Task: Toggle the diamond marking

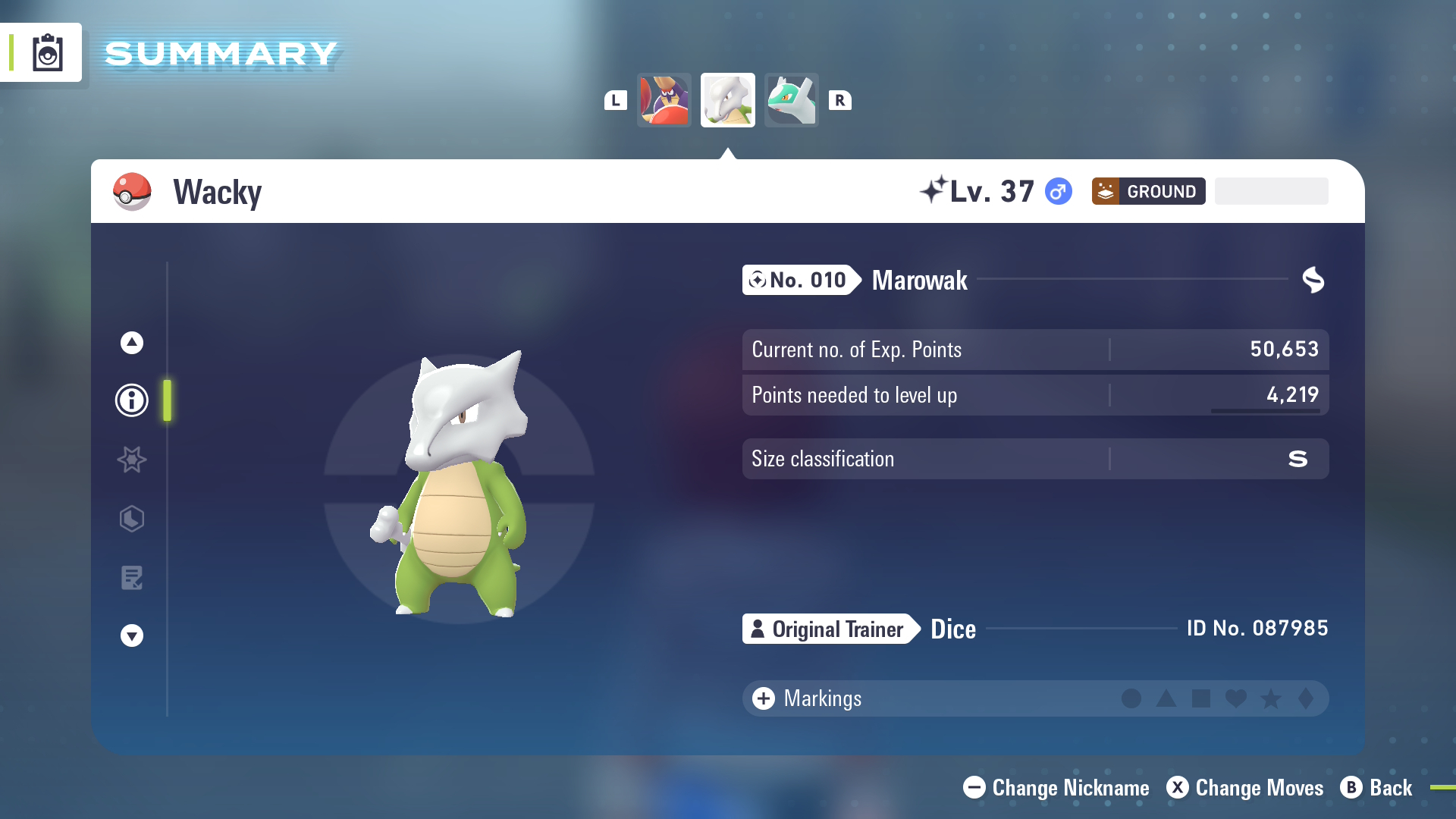Action: (x=1305, y=698)
